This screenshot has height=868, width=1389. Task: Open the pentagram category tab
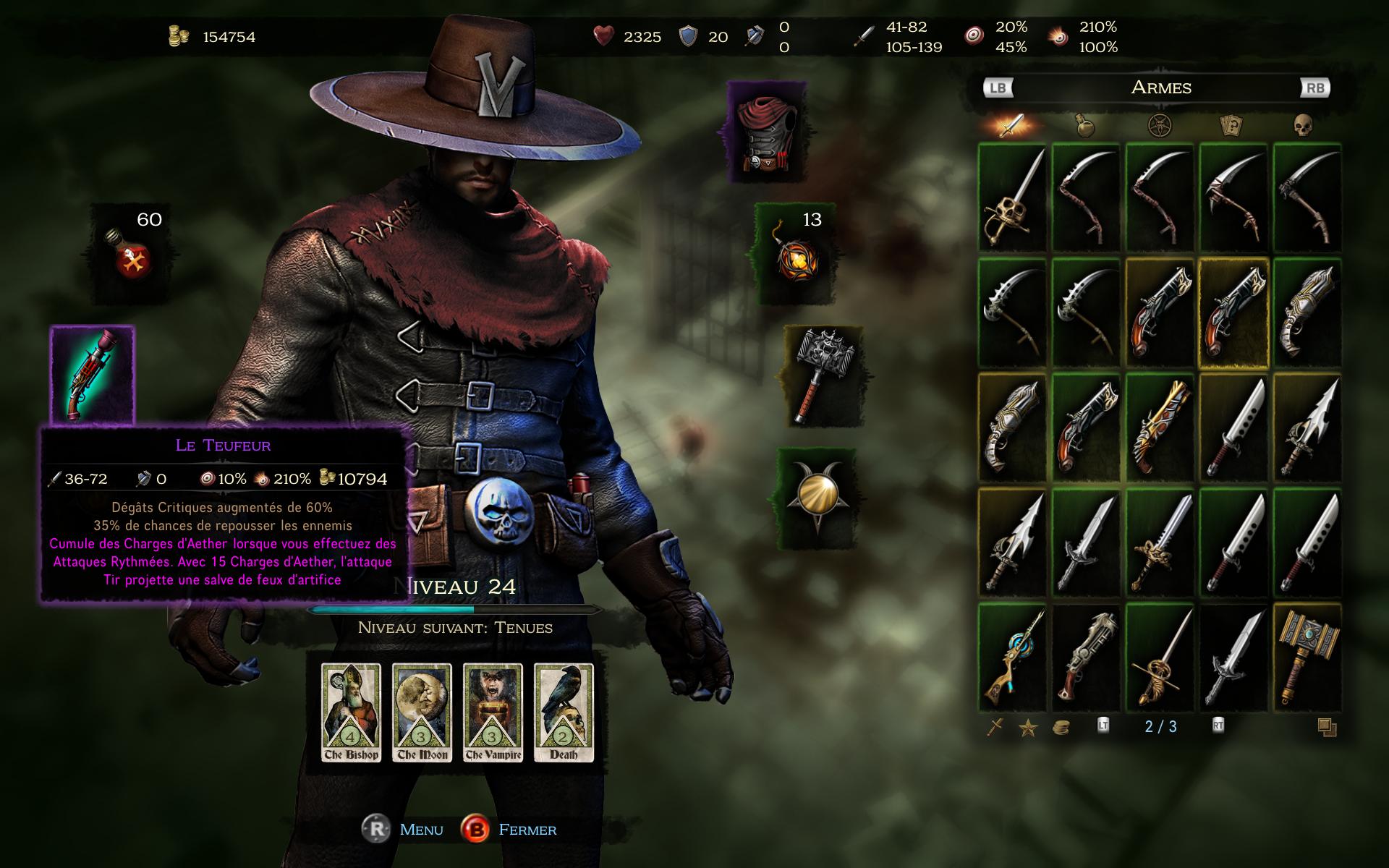[x=1160, y=126]
